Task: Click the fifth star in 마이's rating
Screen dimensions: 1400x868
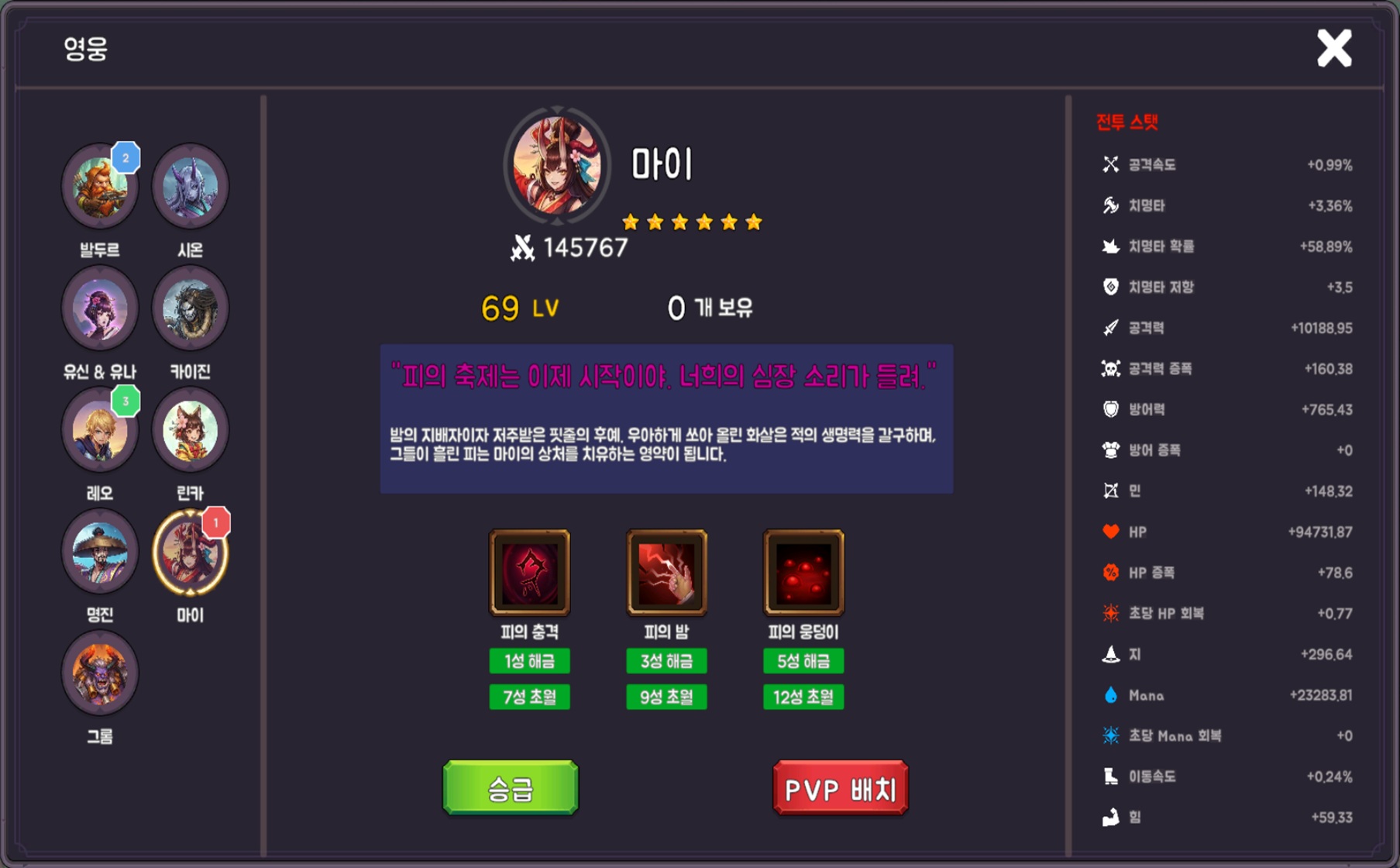Action: click(x=730, y=221)
